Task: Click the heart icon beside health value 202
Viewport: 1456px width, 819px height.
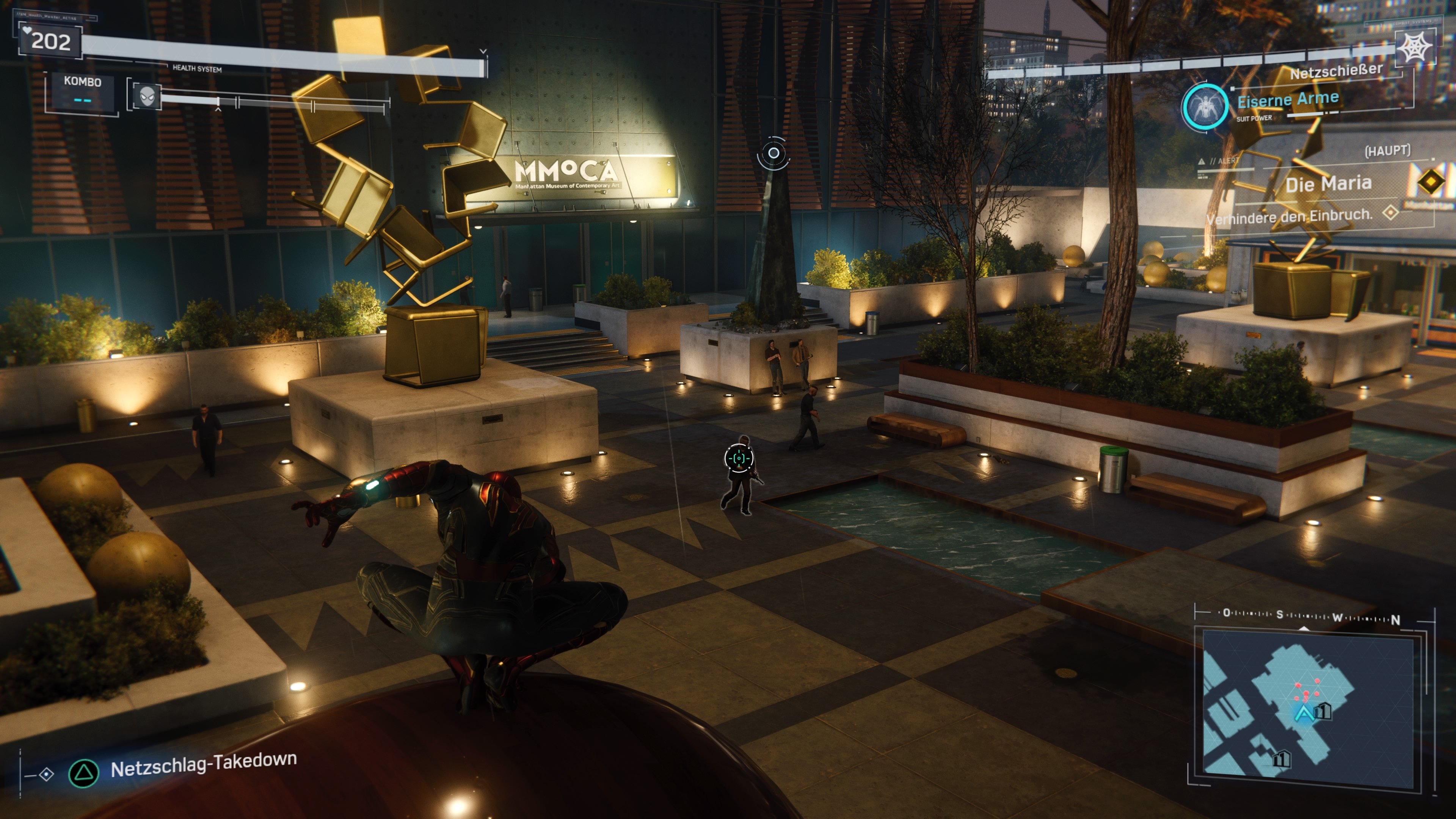Action: click(28, 30)
